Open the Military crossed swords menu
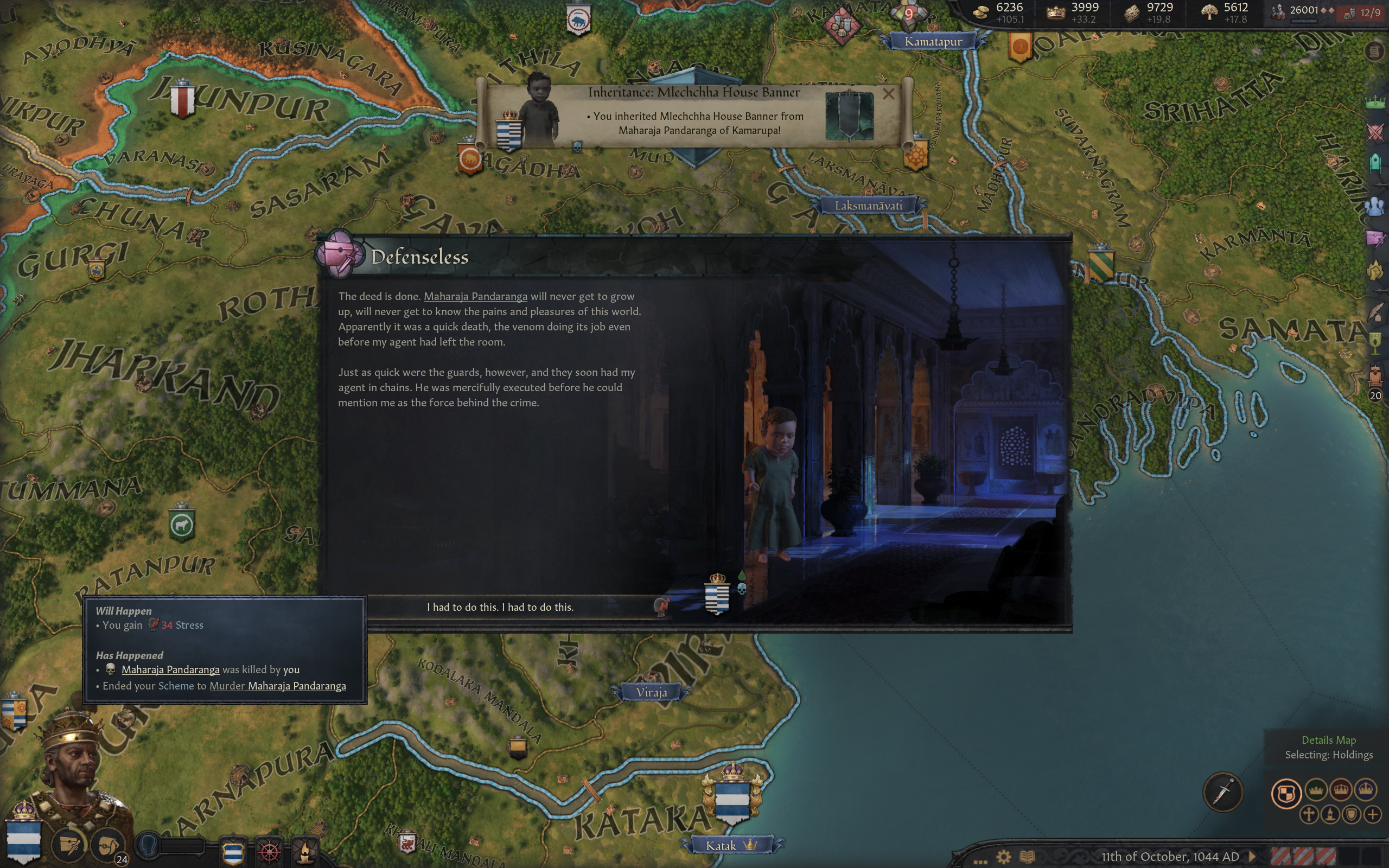Image resolution: width=1389 pixels, height=868 pixels. (x=1375, y=132)
